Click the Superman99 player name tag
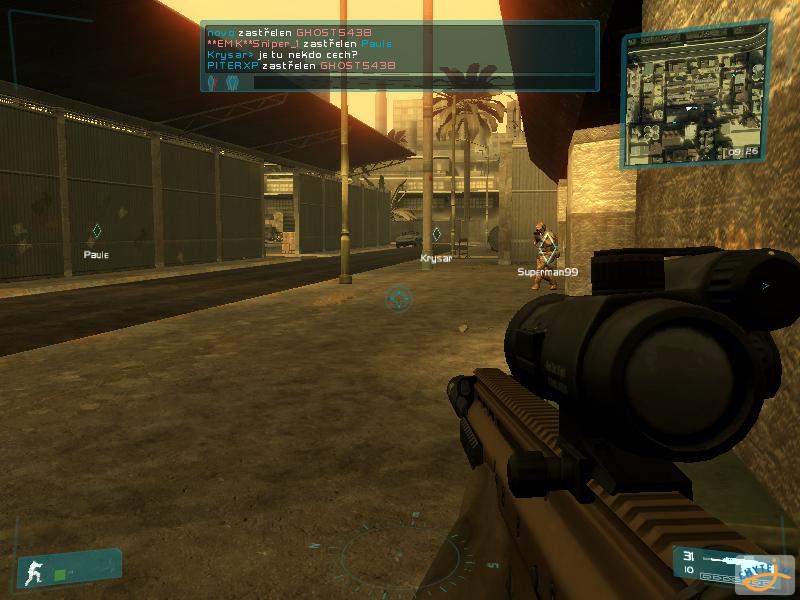 (547, 272)
